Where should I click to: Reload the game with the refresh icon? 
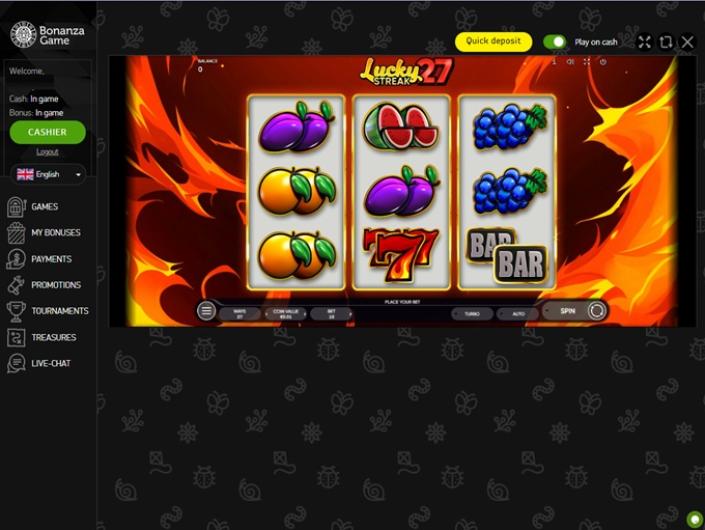click(666, 42)
